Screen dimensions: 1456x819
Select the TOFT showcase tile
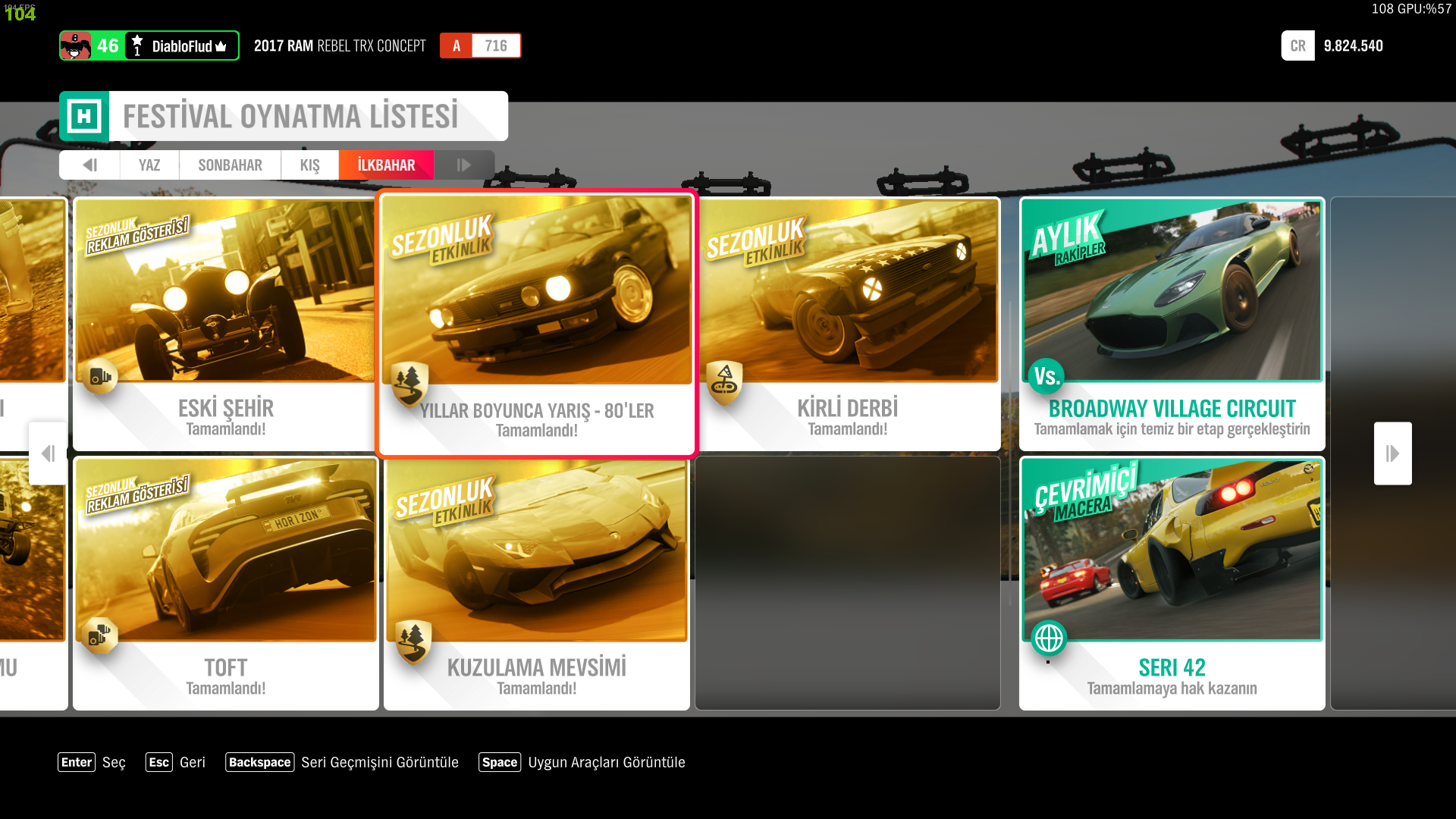pos(225,584)
